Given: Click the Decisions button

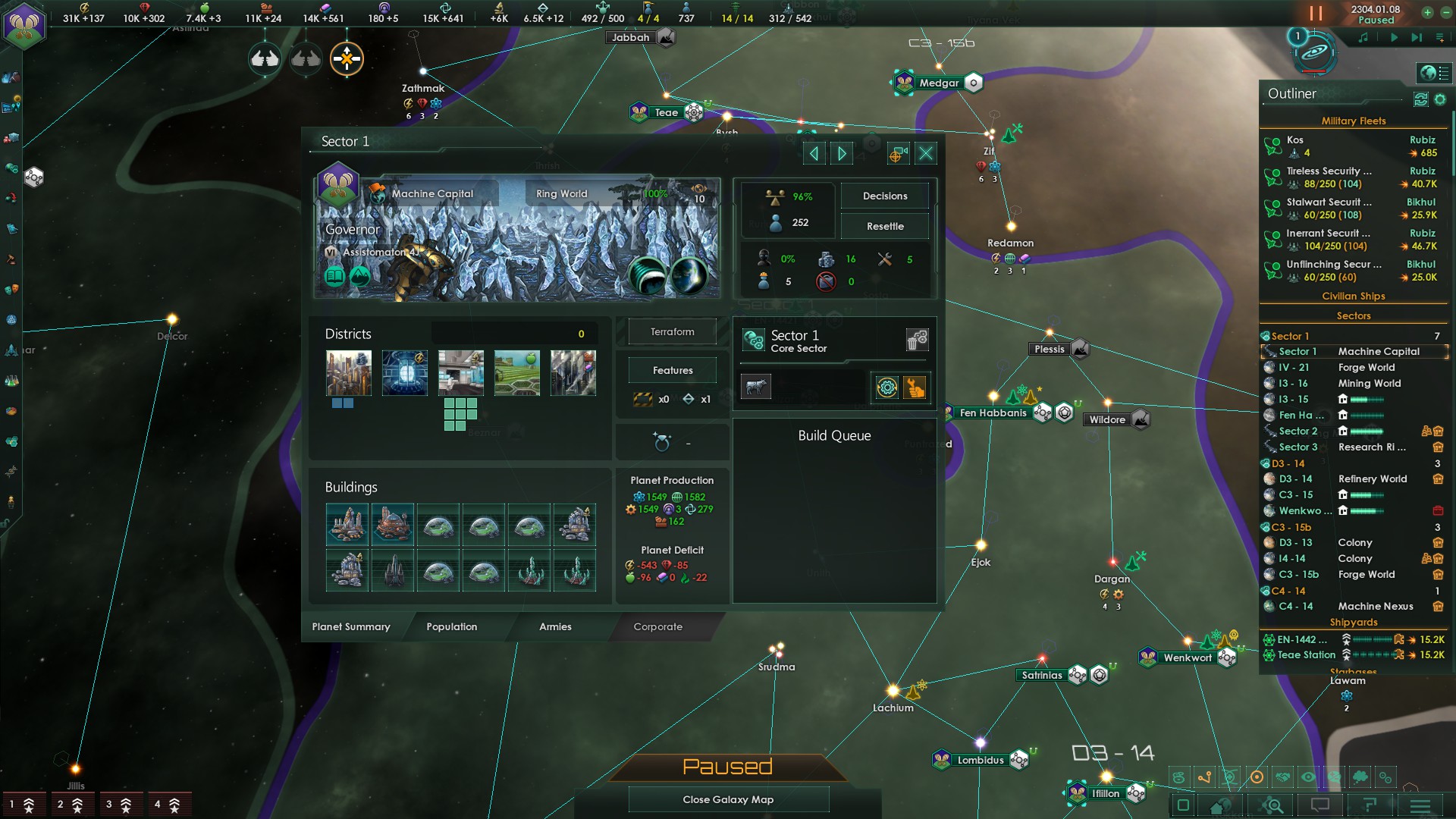Looking at the screenshot, I should coord(884,196).
